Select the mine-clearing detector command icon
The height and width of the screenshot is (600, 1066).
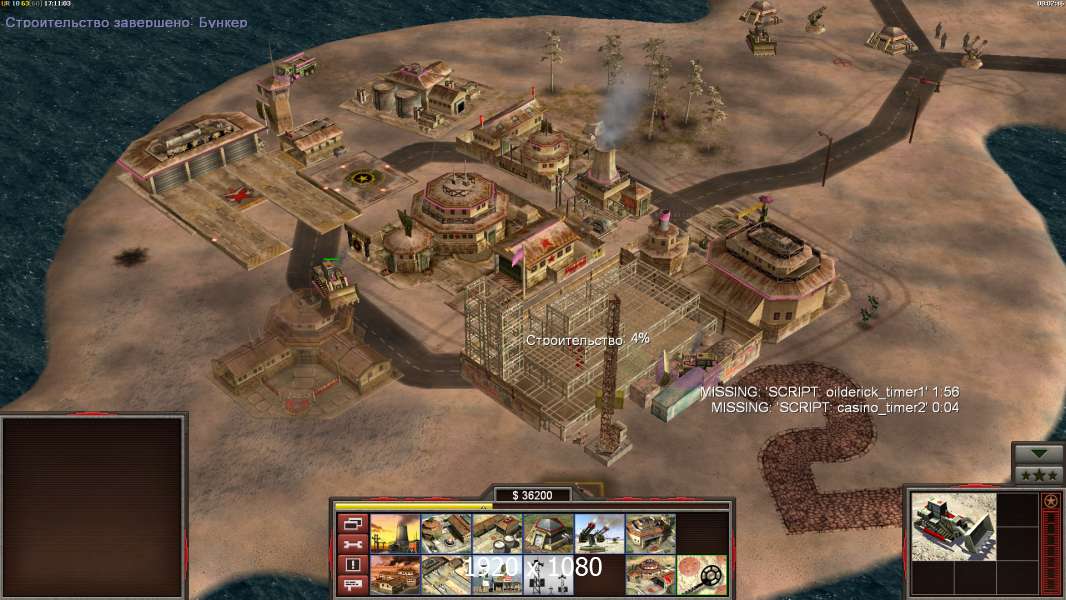coord(701,575)
